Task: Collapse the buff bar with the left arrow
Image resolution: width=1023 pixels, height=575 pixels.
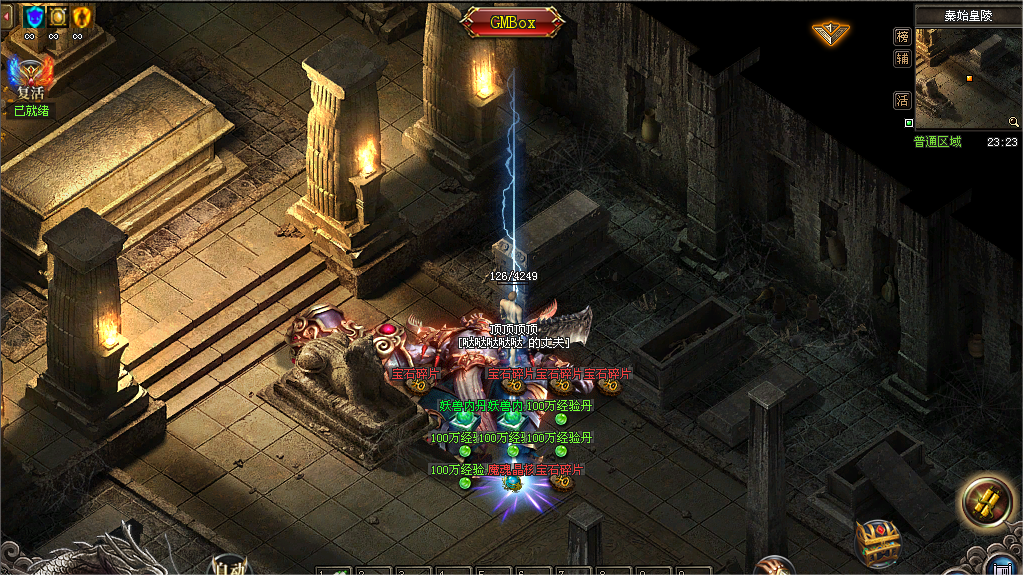Action: pyautogui.click(x=7, y=16)
